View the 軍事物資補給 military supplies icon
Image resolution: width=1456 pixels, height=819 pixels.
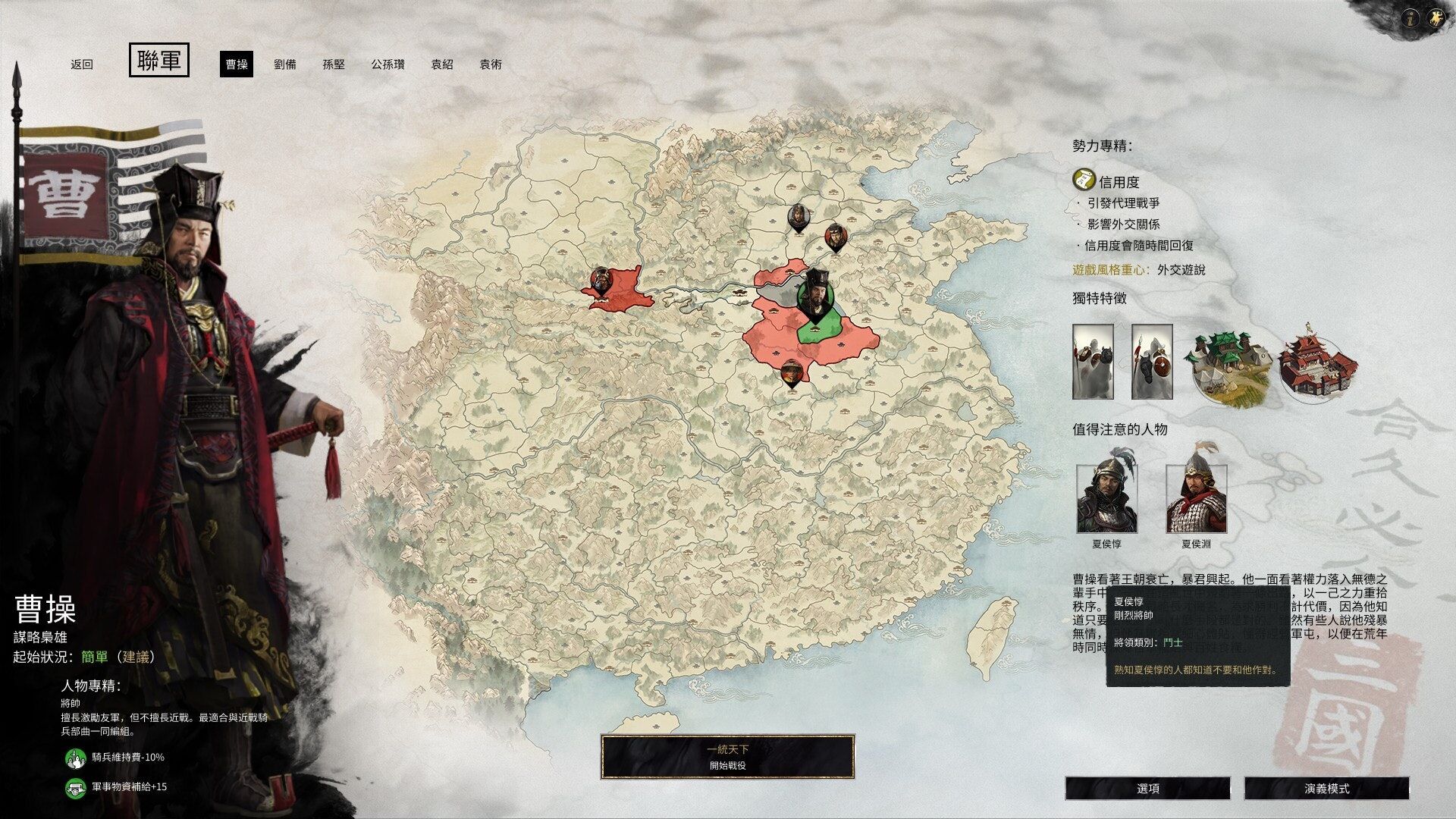(75, 787)
